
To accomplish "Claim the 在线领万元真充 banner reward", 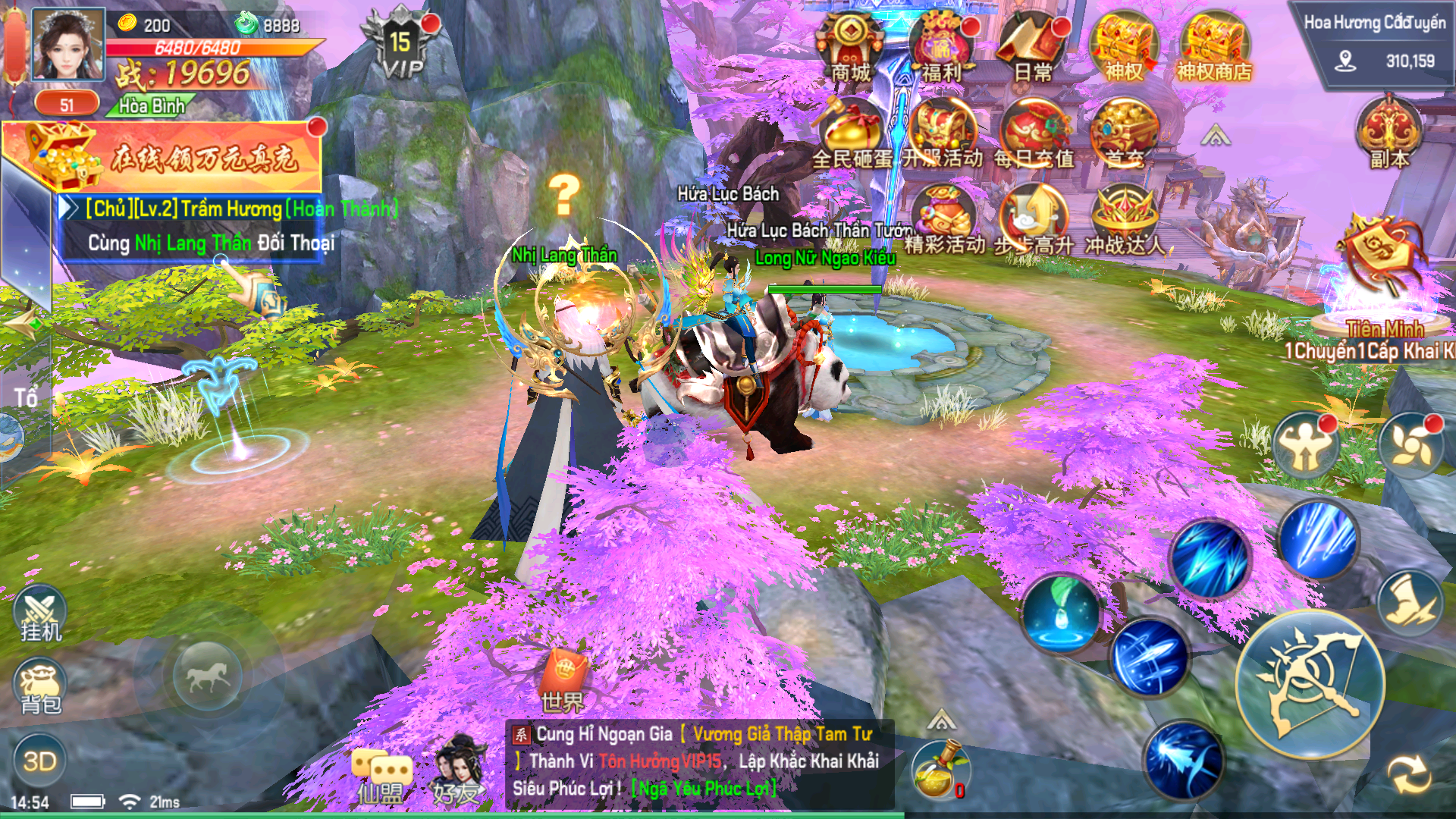I will [163, 157].
